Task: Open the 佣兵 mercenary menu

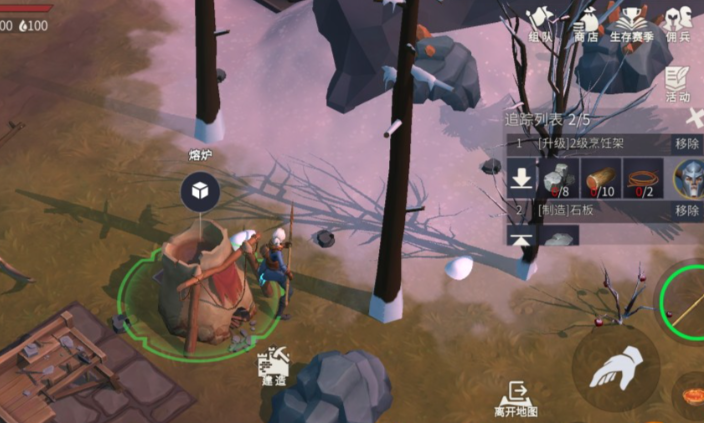Action: 680,23
